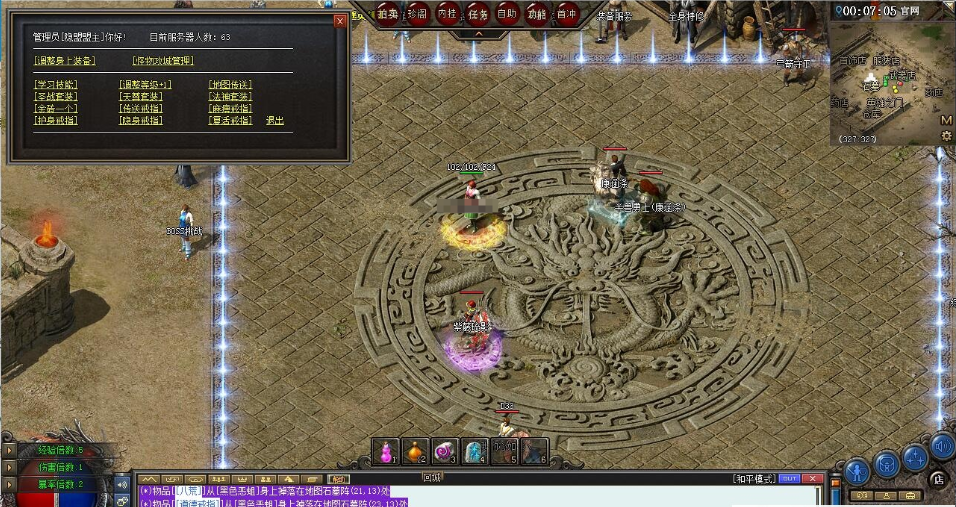Open the 地图传送 map teleport option
Screen dimensions: 956x507
coord(230,85)
